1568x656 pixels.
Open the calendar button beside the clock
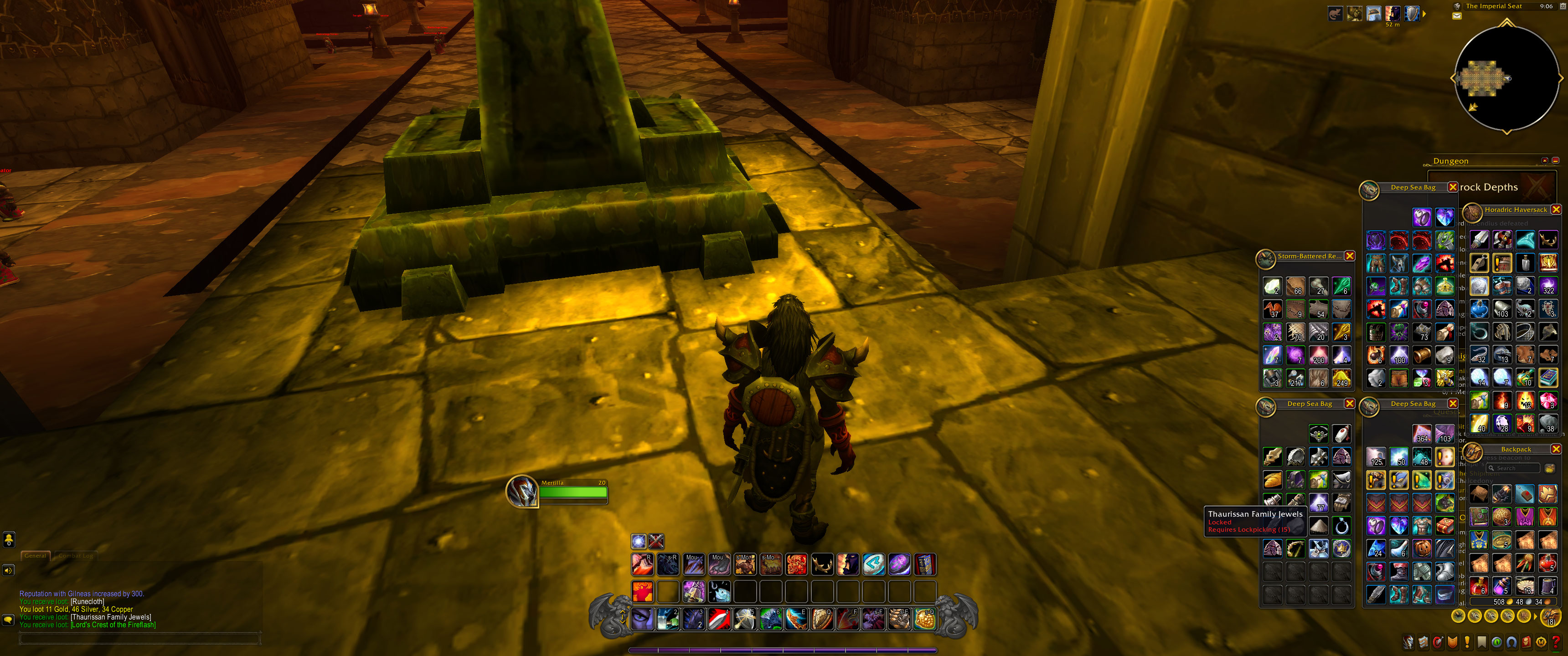pyautogui.click(x=1563, y=6)
